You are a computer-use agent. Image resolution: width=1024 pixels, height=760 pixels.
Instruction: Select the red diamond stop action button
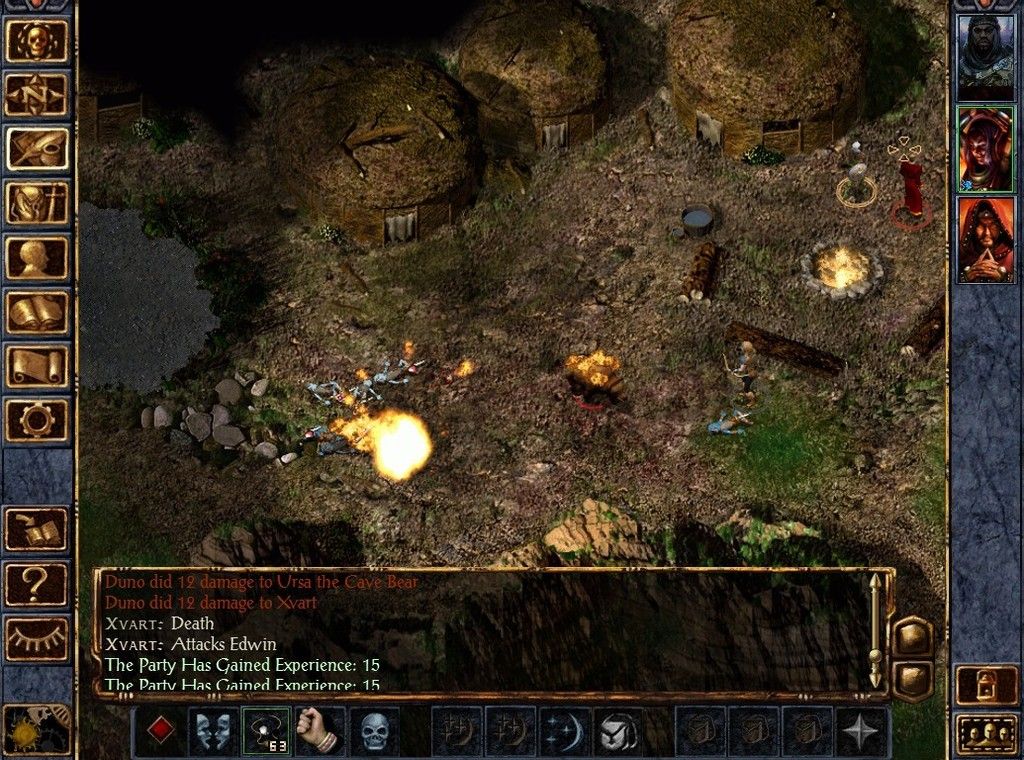tap(159, 731)
